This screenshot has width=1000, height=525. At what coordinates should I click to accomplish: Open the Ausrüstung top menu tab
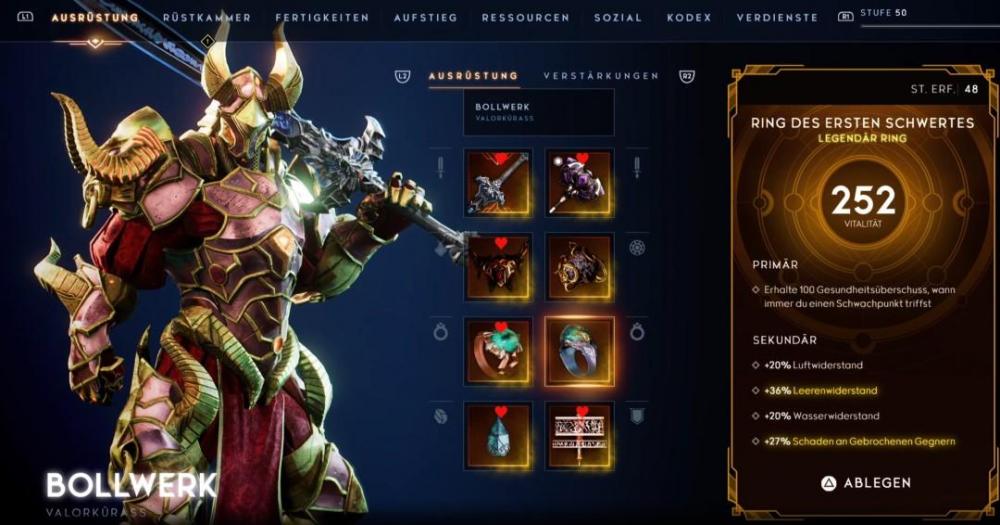(x=94, y=18)
